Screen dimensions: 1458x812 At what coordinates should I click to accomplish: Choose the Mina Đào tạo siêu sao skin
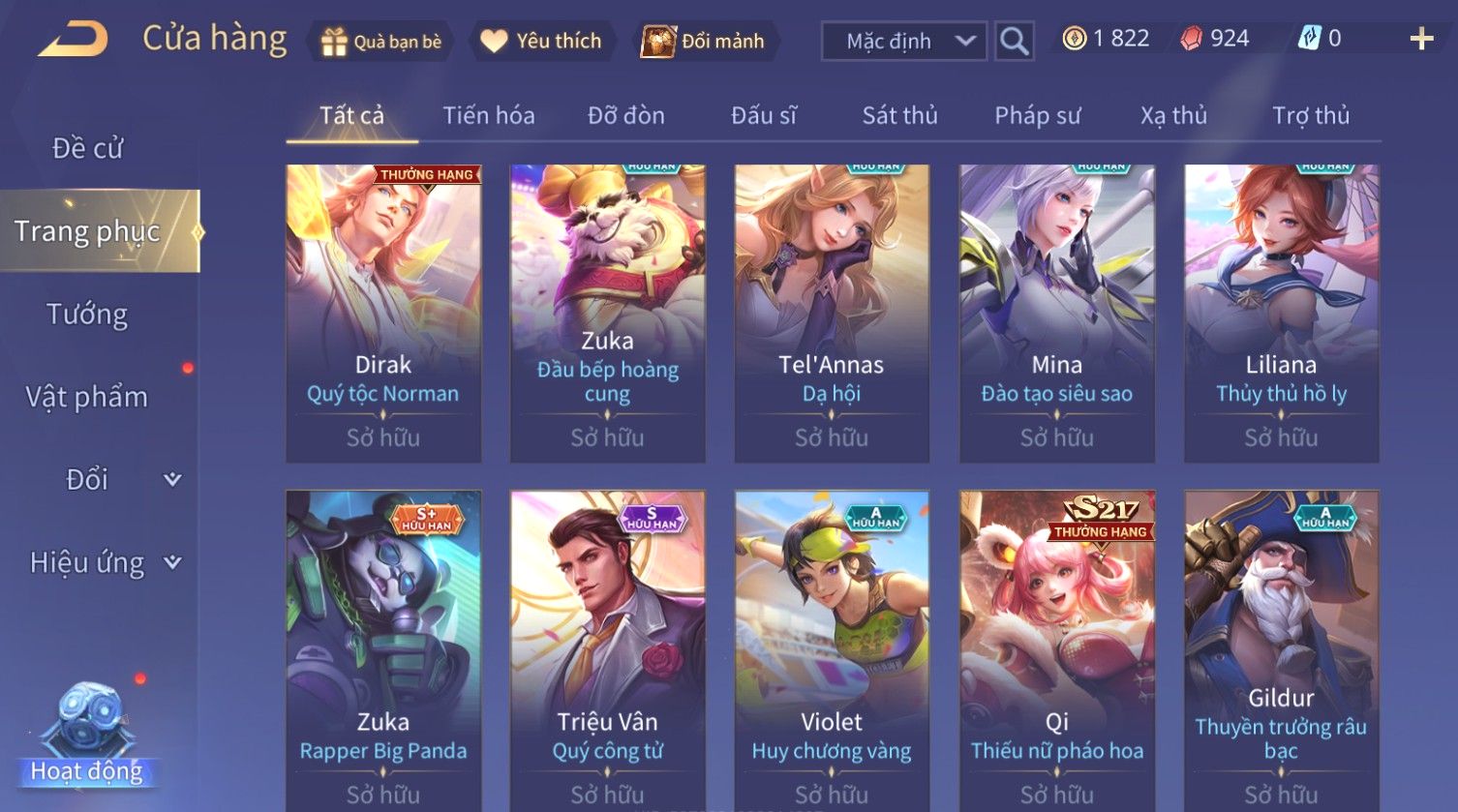(x=1056, y=312)
